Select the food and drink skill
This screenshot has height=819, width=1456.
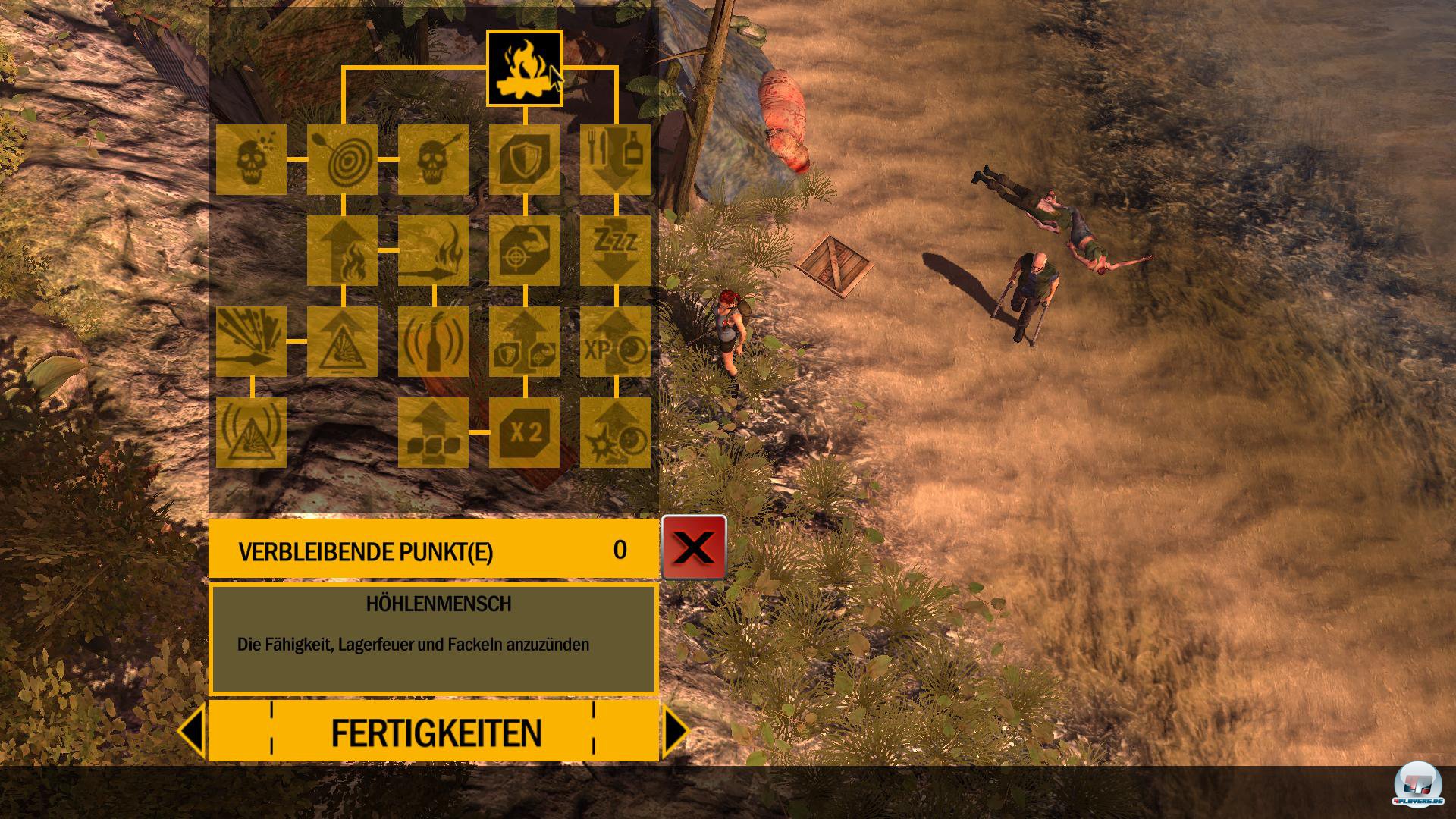click(x=615, y=160)
